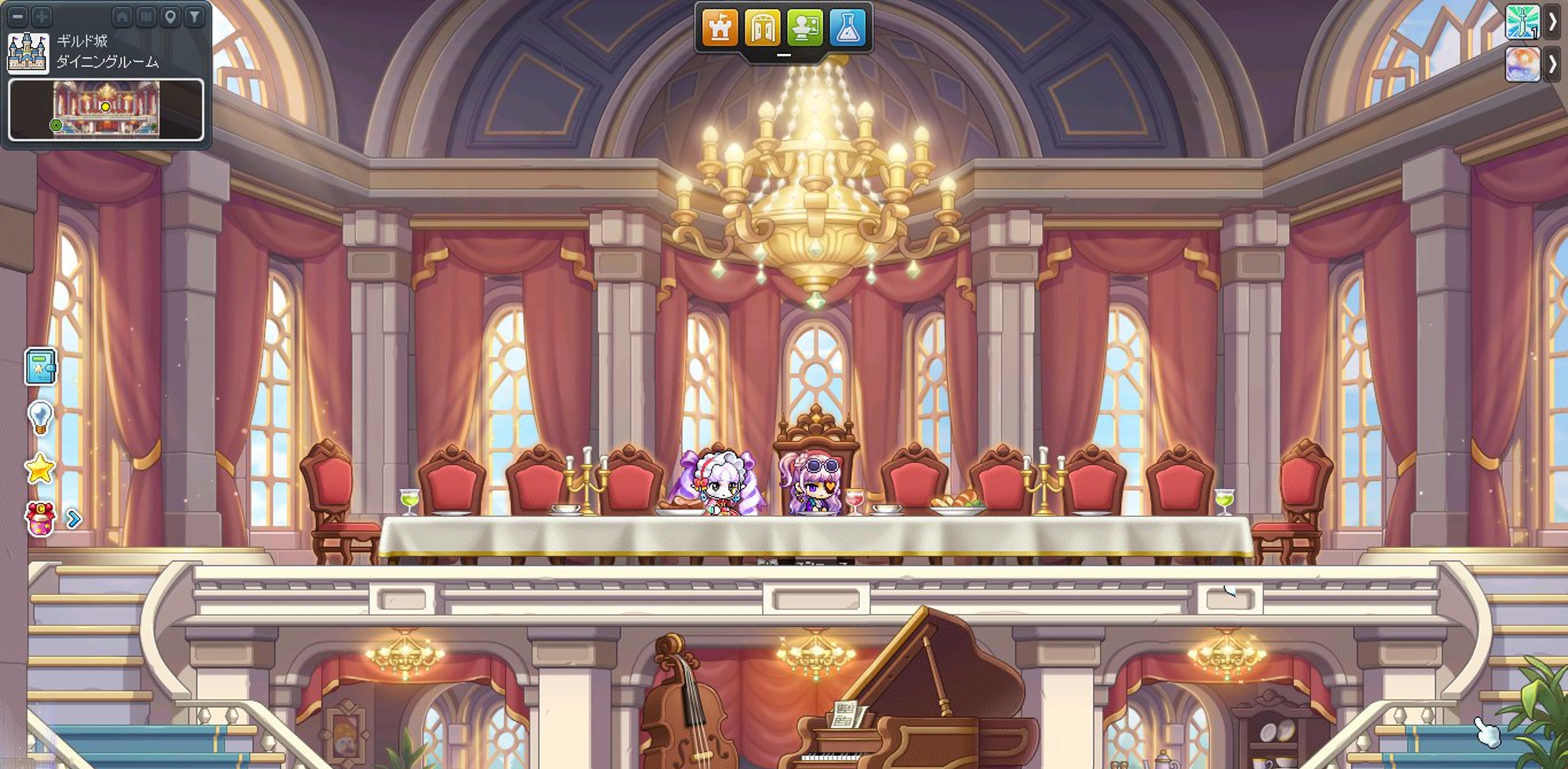
Task: Select the house icon on the minimap bar
Action: pyautogui.click(x=122, y=16)
